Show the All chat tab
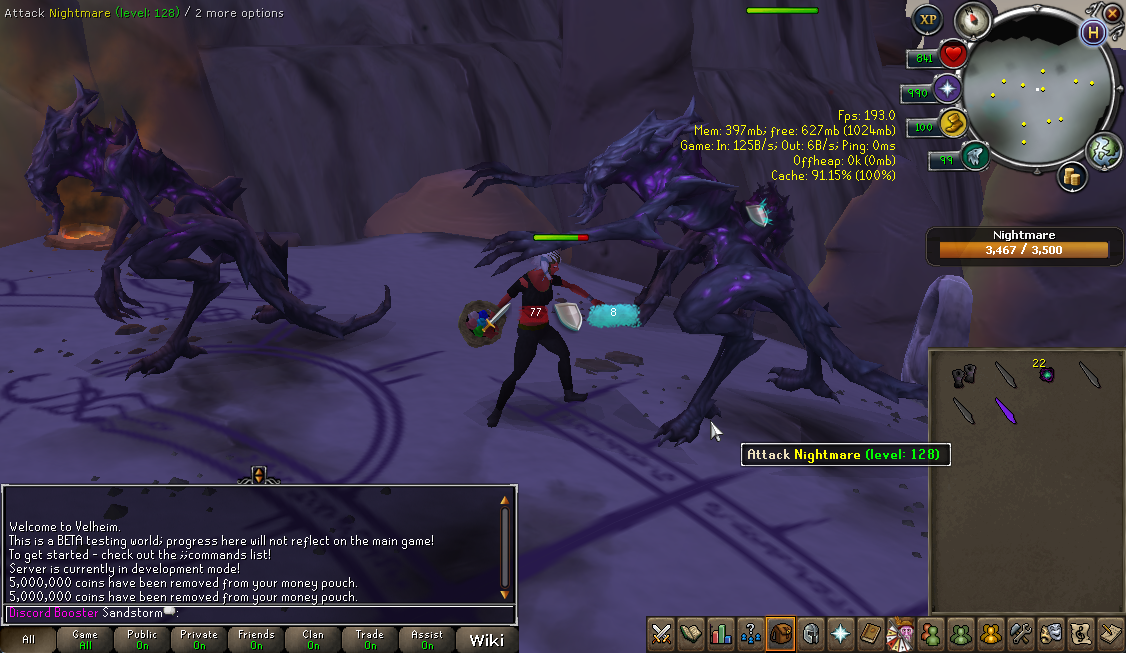Viewport: 1126px width, 653px height. coord(28,640)
